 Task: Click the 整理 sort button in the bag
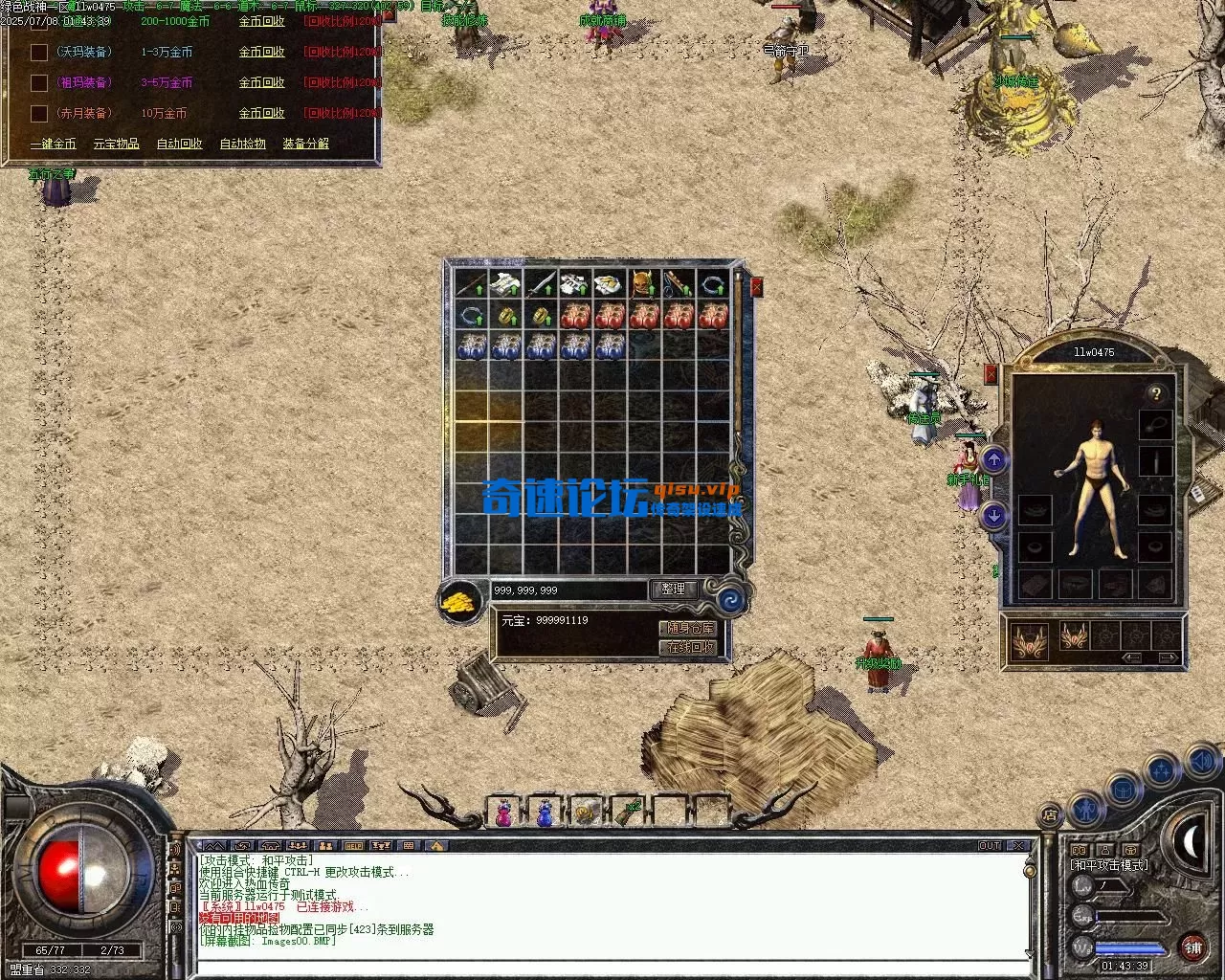click(x=673, y=590)
